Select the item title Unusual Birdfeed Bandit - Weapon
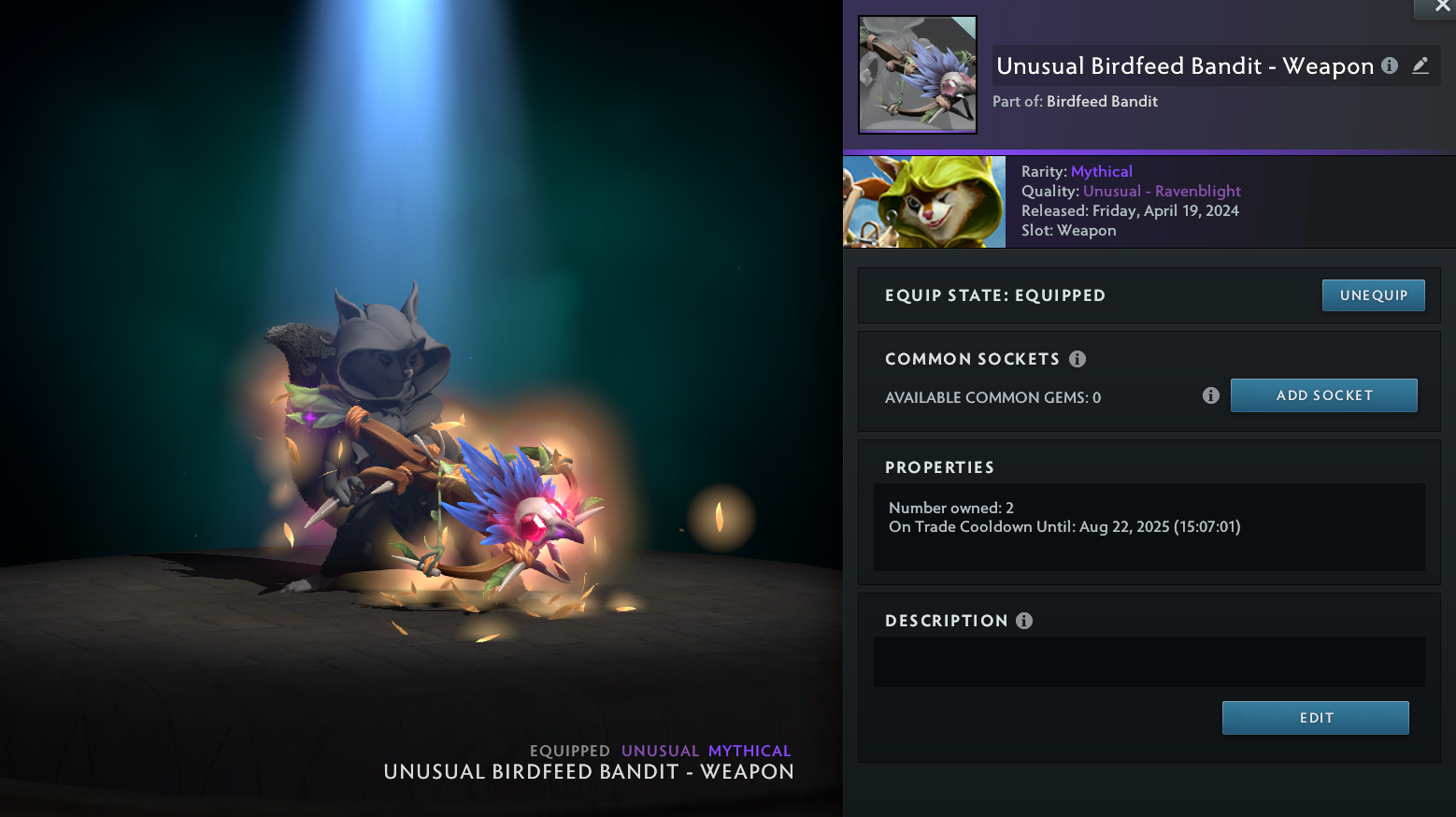 [1184, 65]
